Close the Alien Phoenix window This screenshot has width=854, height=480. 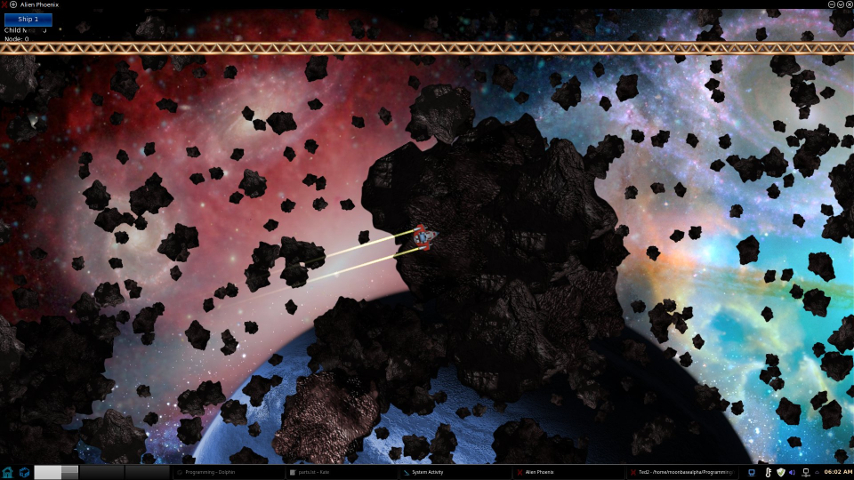pyautogui.click(x=848, y=5)
